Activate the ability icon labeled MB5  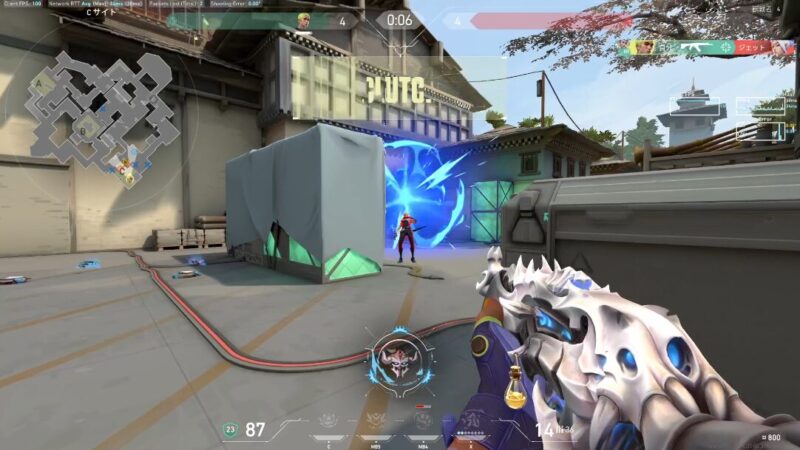pyautogui.click(x=377, y=422)
